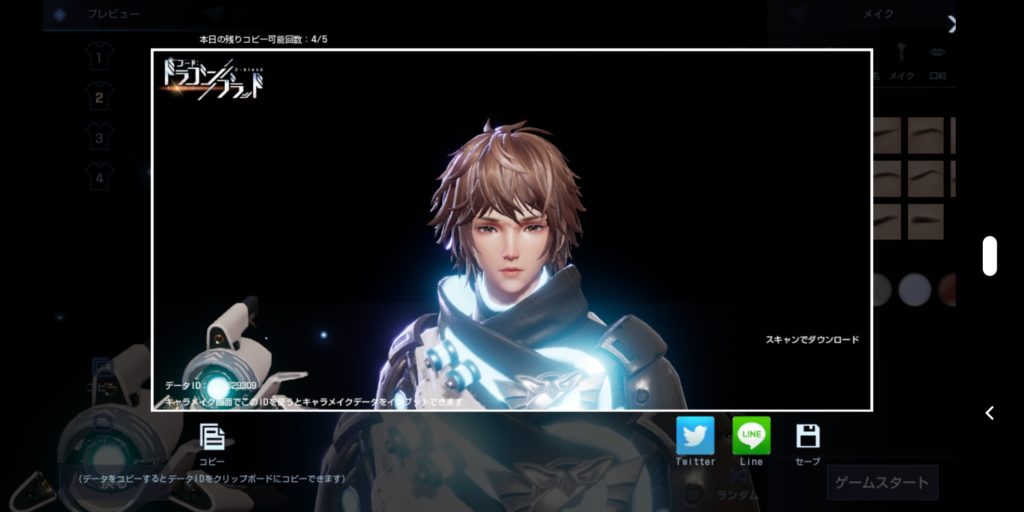Viewport: 1024px width, 512px height.
Task: Choose outfit preset number 1
Action: point(99,58)
